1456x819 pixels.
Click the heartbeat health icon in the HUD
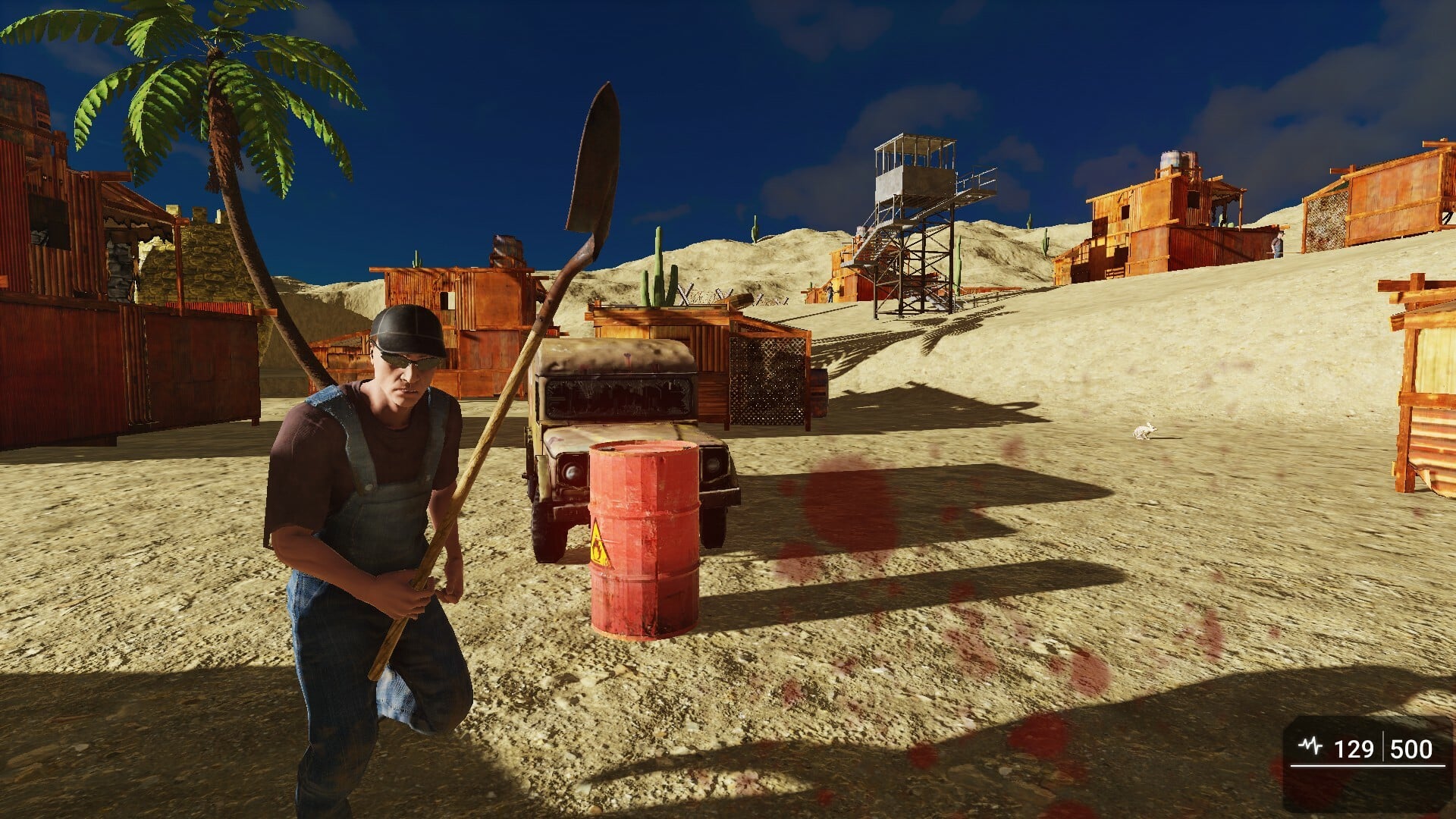click(x=1309, y=745)
